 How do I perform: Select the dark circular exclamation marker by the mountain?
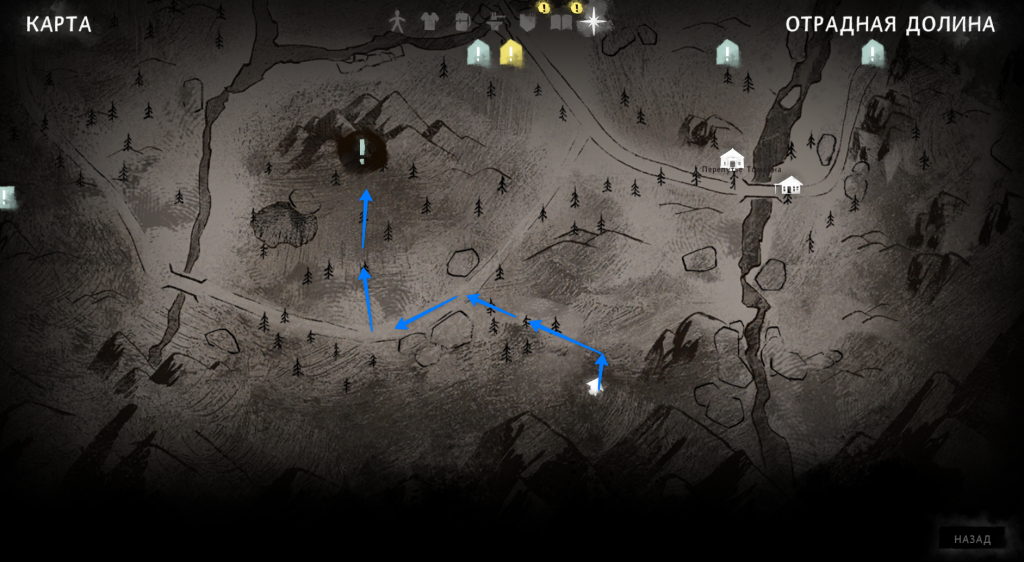[x=362, y=150]
